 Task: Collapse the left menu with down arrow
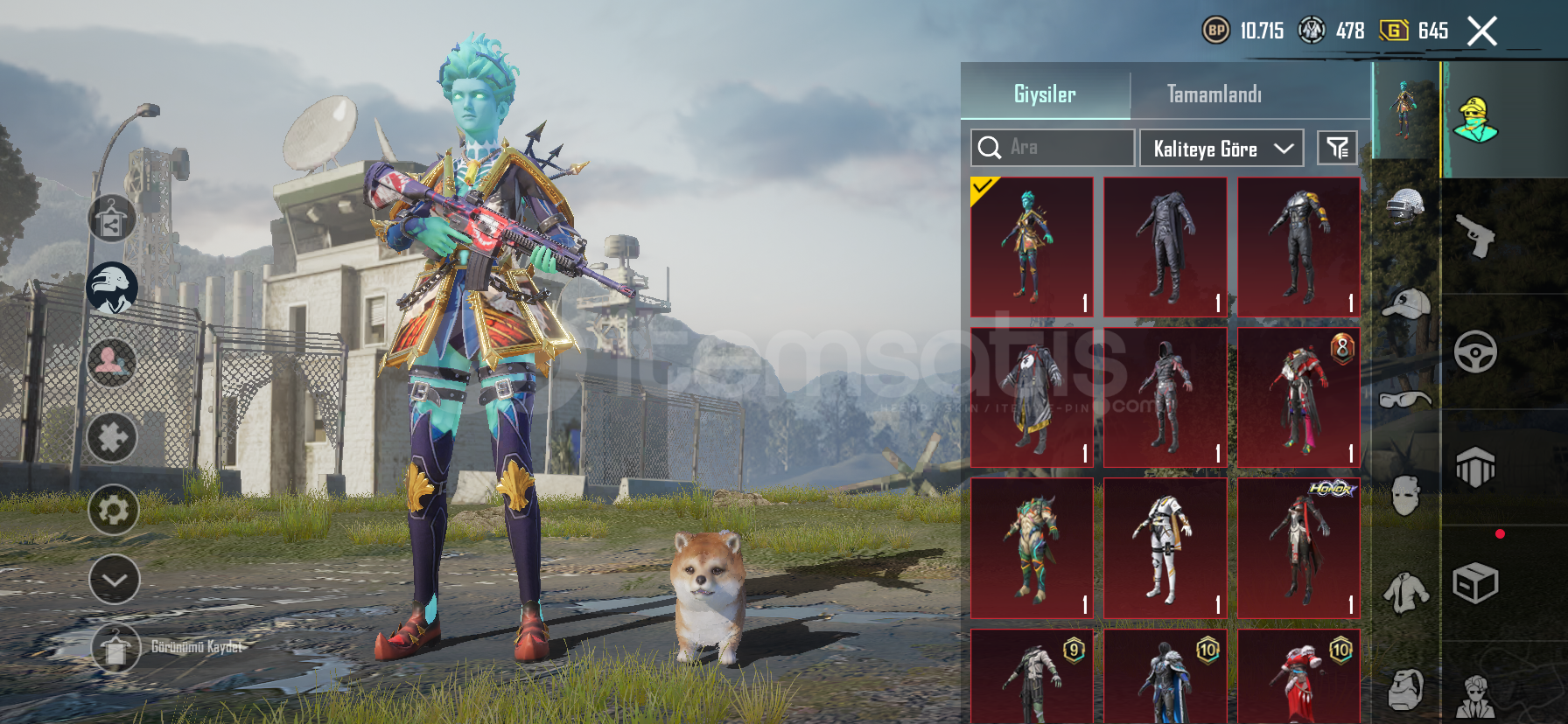tap(114, 579)
